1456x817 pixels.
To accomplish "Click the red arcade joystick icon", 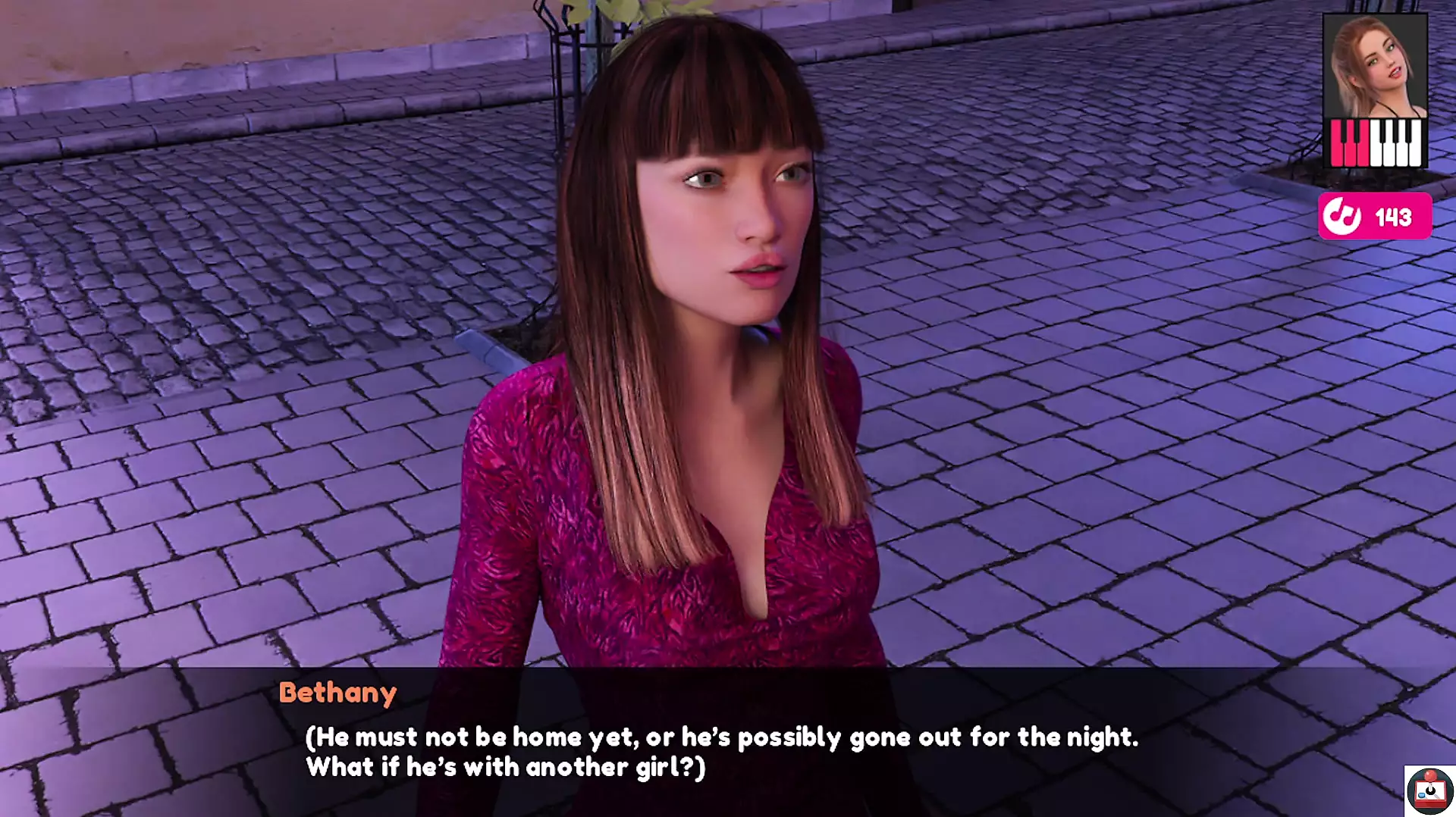I will pos(1429,791).
